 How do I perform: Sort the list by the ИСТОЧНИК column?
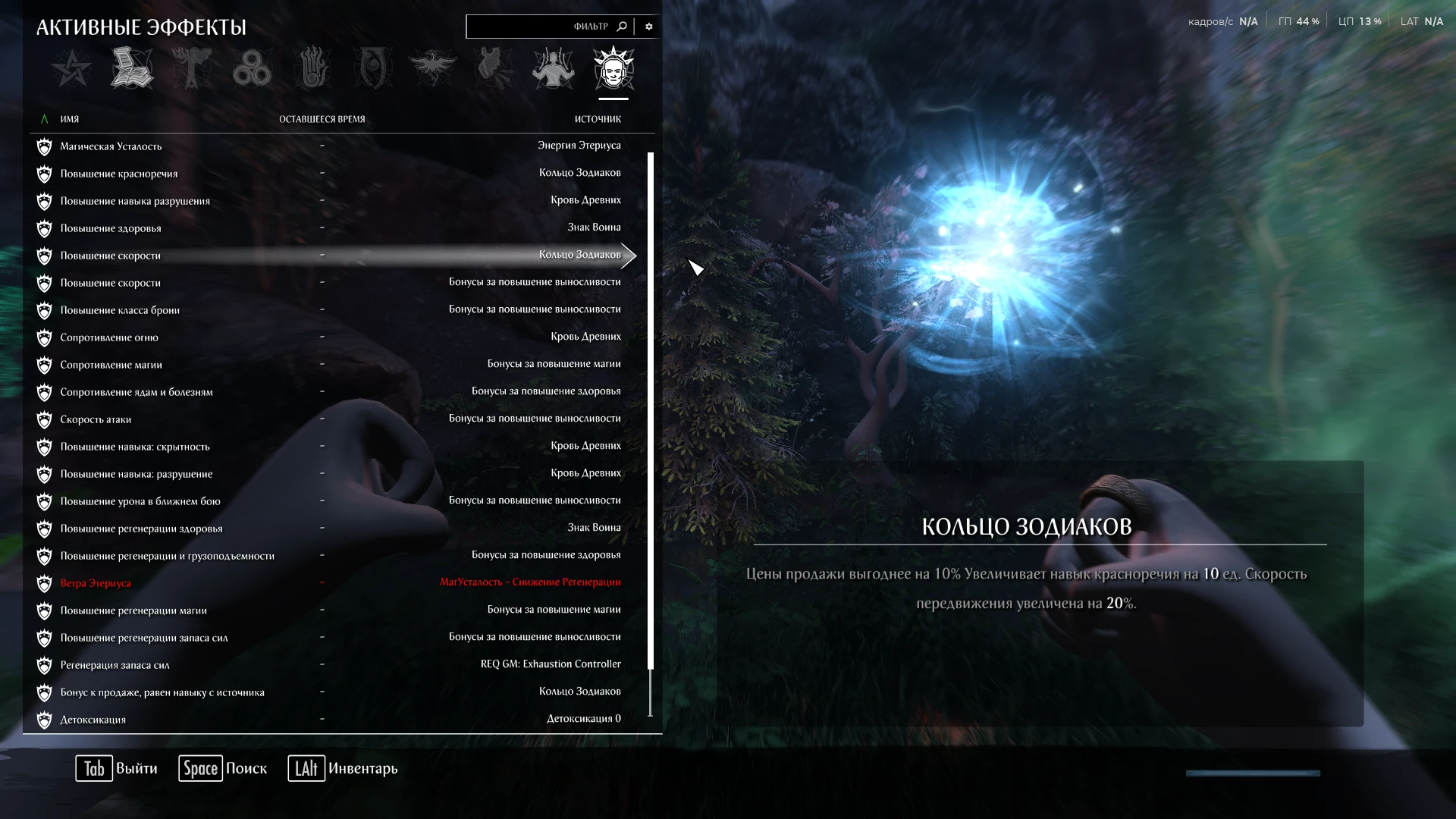(x=598, y=118)
